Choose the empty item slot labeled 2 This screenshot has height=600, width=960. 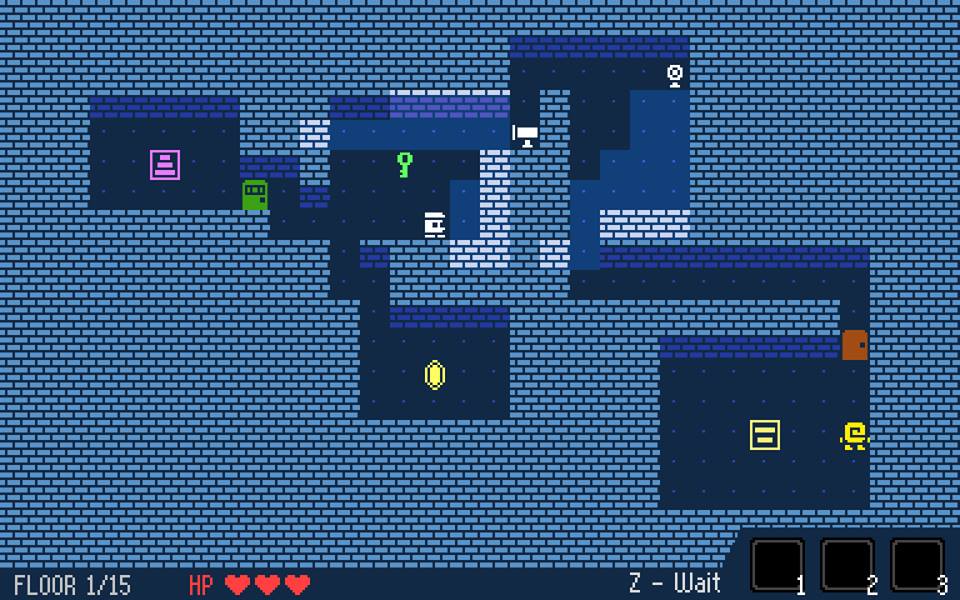click(847, 565)
